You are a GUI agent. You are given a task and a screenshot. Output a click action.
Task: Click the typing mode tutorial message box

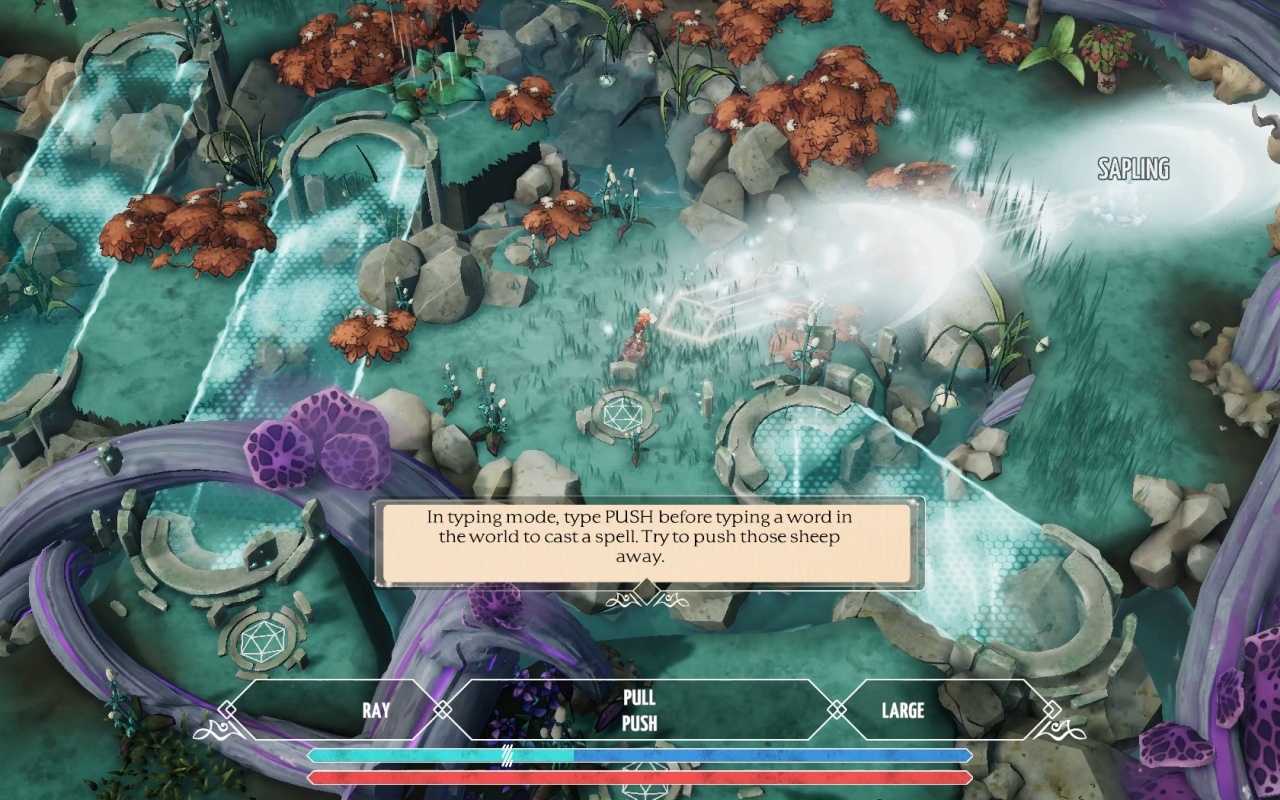pos(648,543)
